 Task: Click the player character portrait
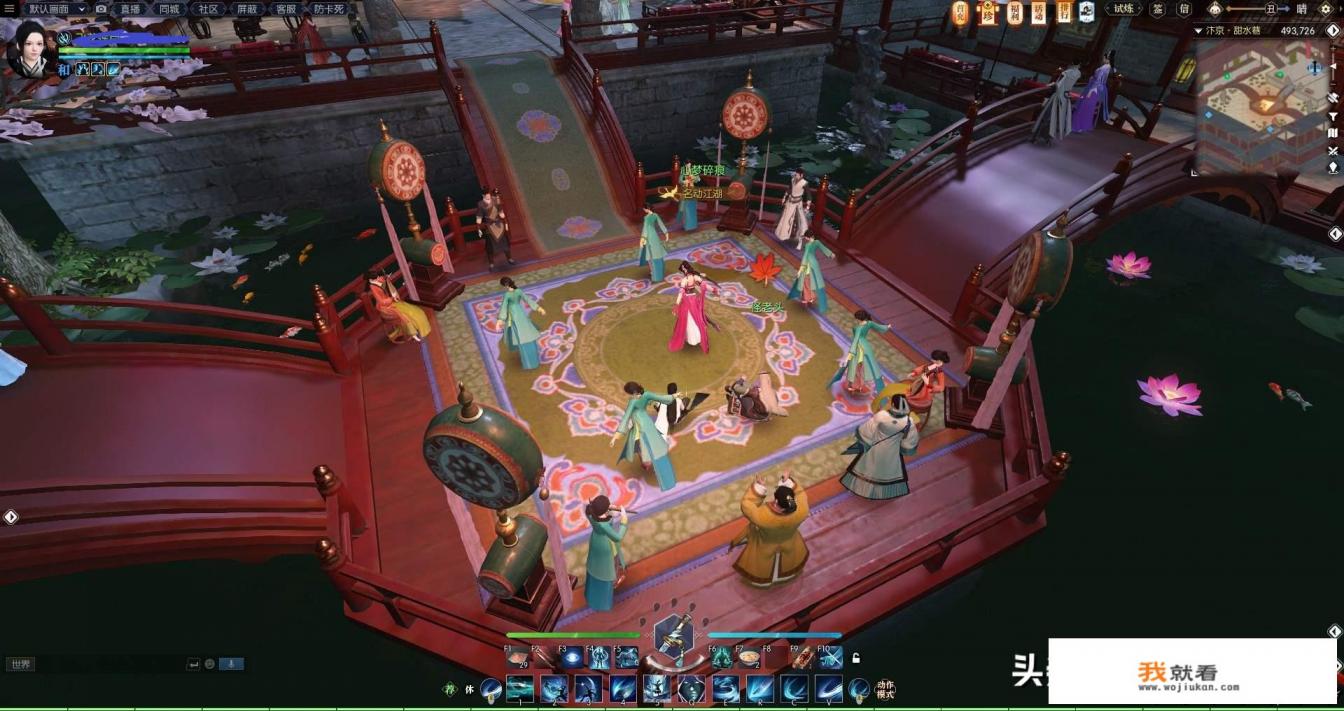coord(30,50)
